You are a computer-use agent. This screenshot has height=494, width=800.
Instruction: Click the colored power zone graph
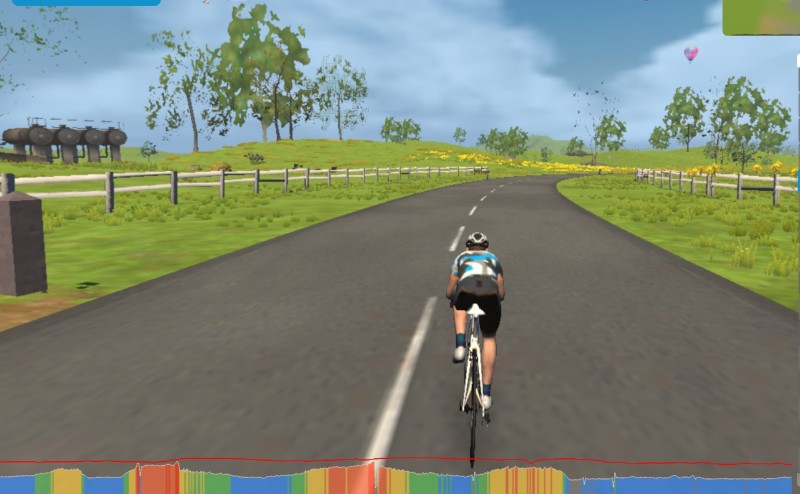point(400,480)
